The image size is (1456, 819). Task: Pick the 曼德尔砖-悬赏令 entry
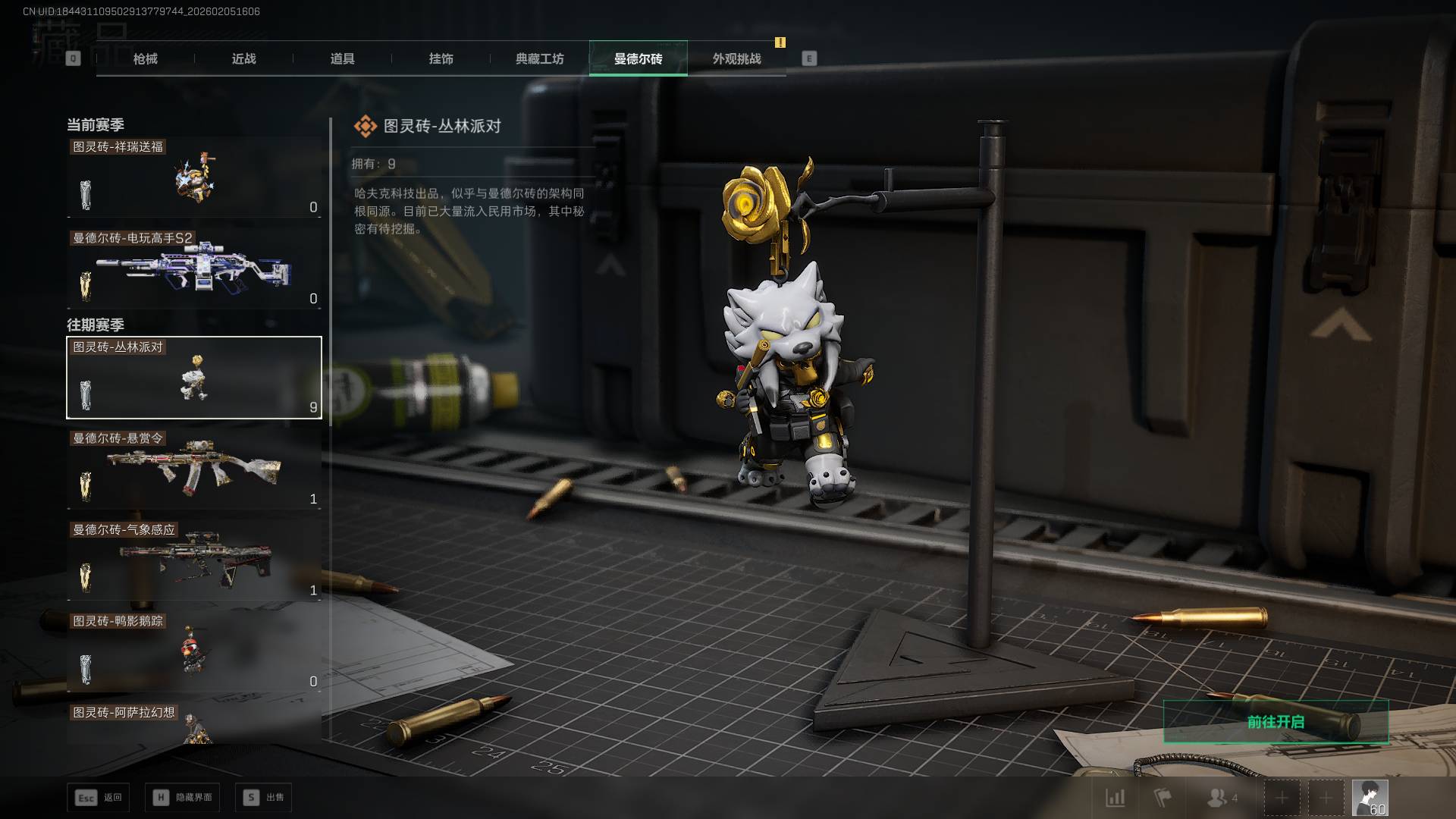tap(194, 469)
